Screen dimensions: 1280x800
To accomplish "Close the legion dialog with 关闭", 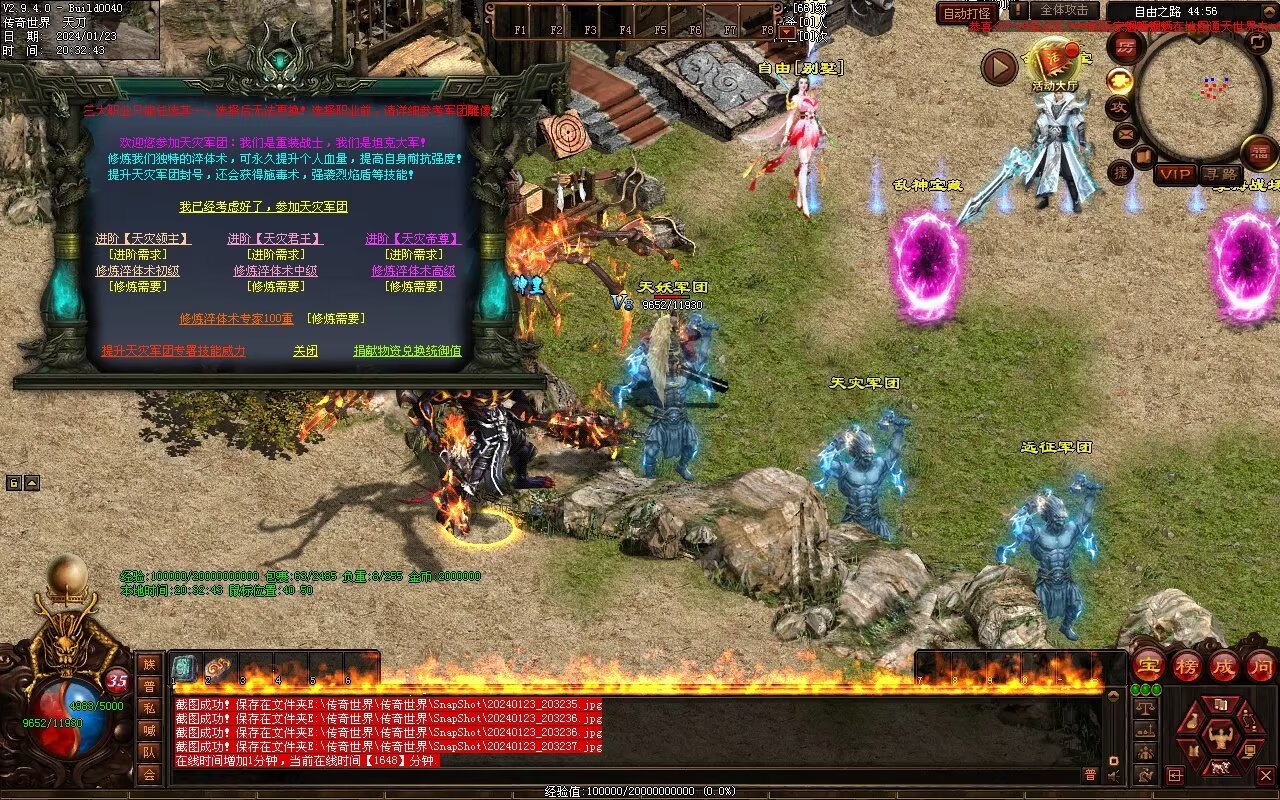I will [x=305, y=351].
